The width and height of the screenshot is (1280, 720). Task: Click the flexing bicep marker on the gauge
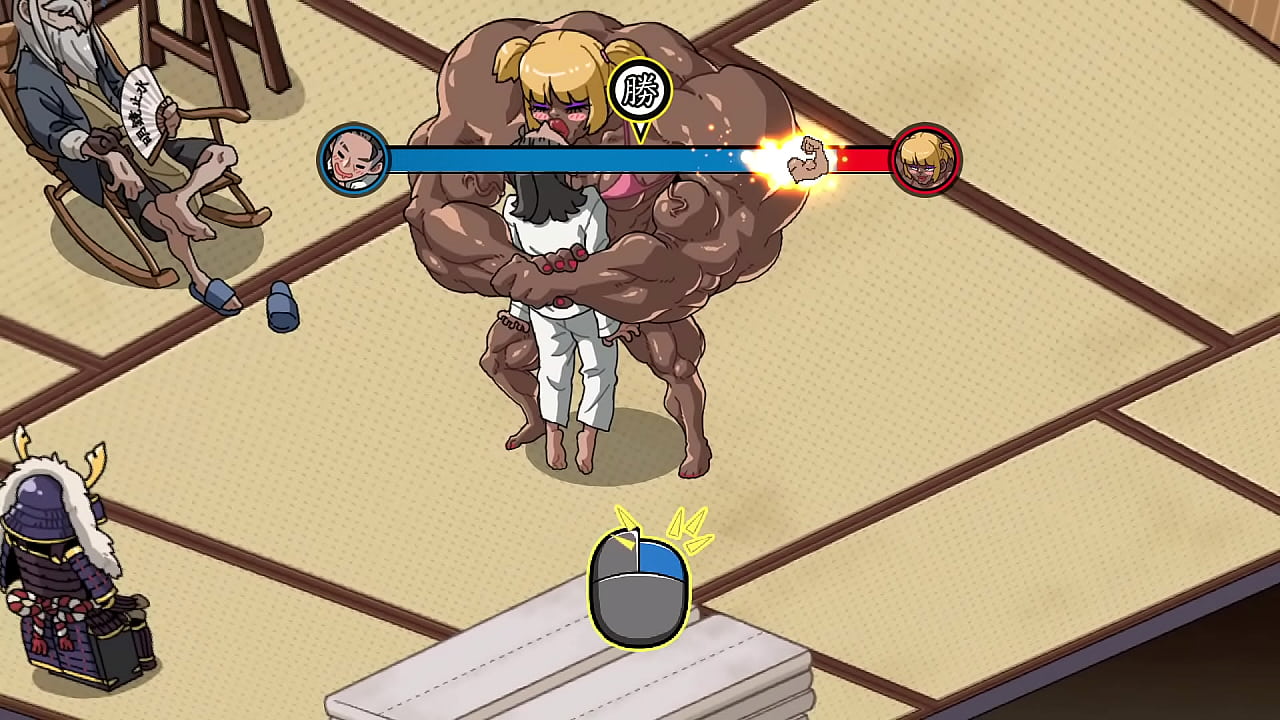(810, 158)
